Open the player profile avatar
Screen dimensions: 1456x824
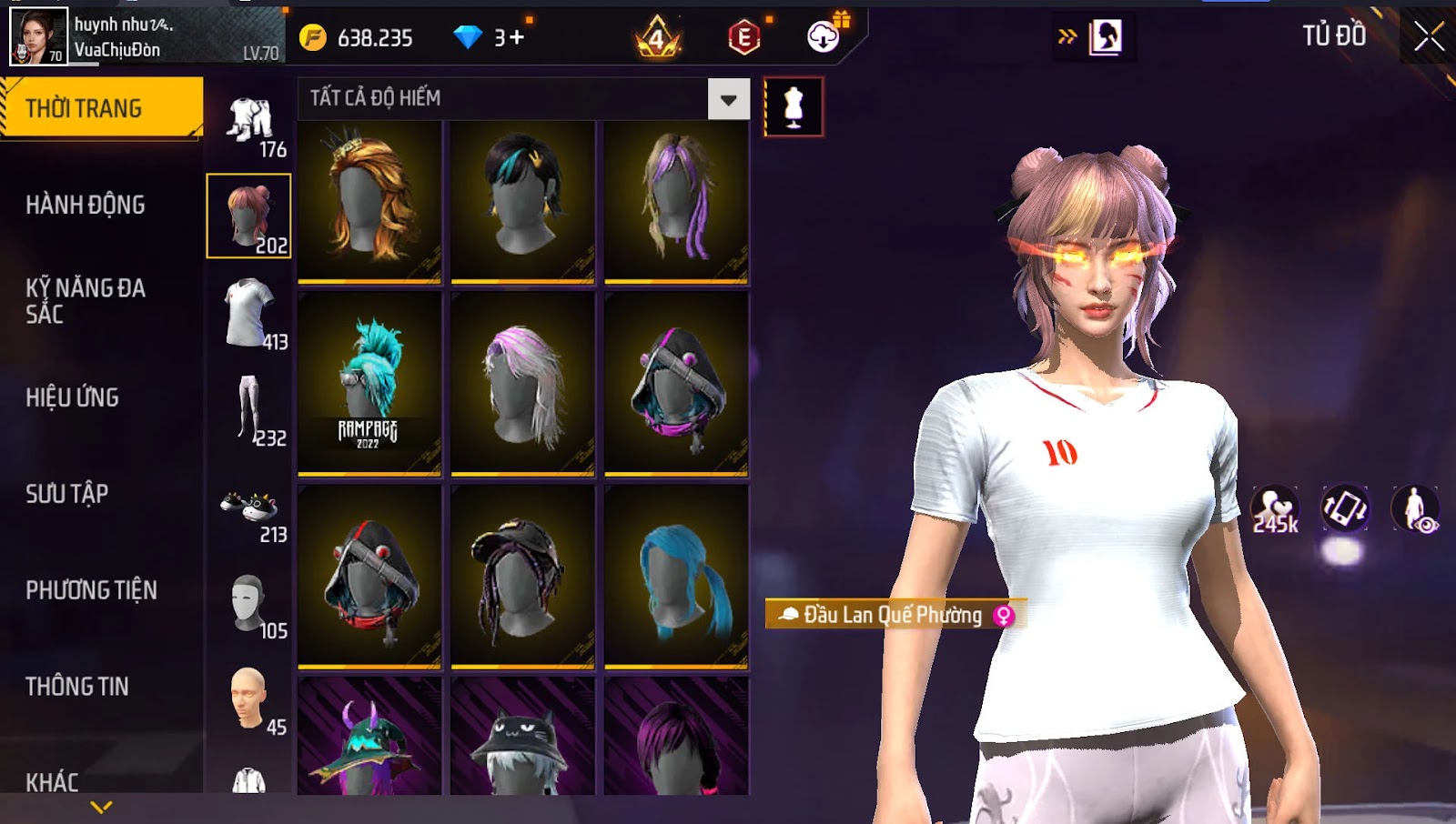coord(38,36)
